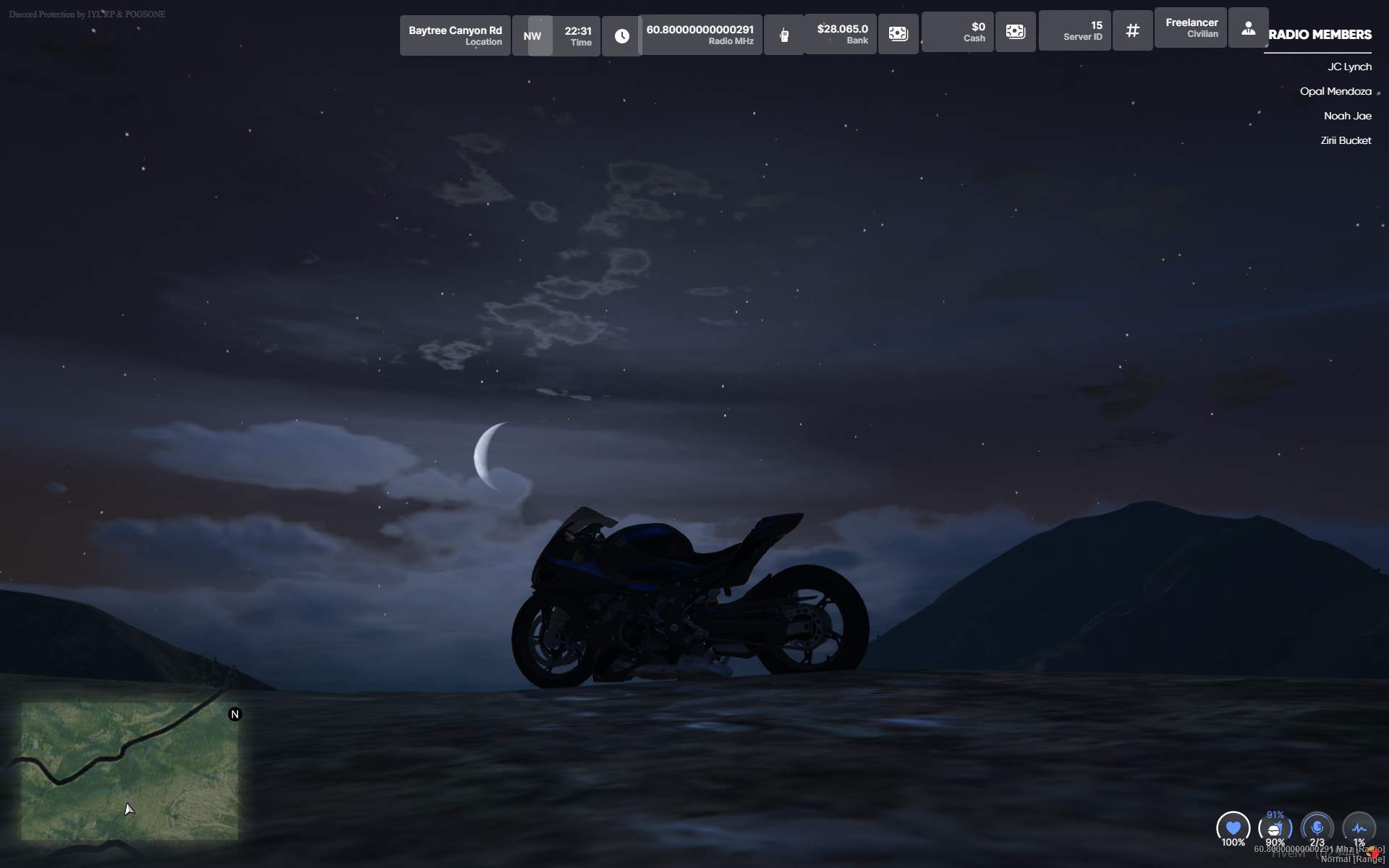1389x868 pixels.
Task: Click the microphone voice range icon
Action: [1317, 827]
